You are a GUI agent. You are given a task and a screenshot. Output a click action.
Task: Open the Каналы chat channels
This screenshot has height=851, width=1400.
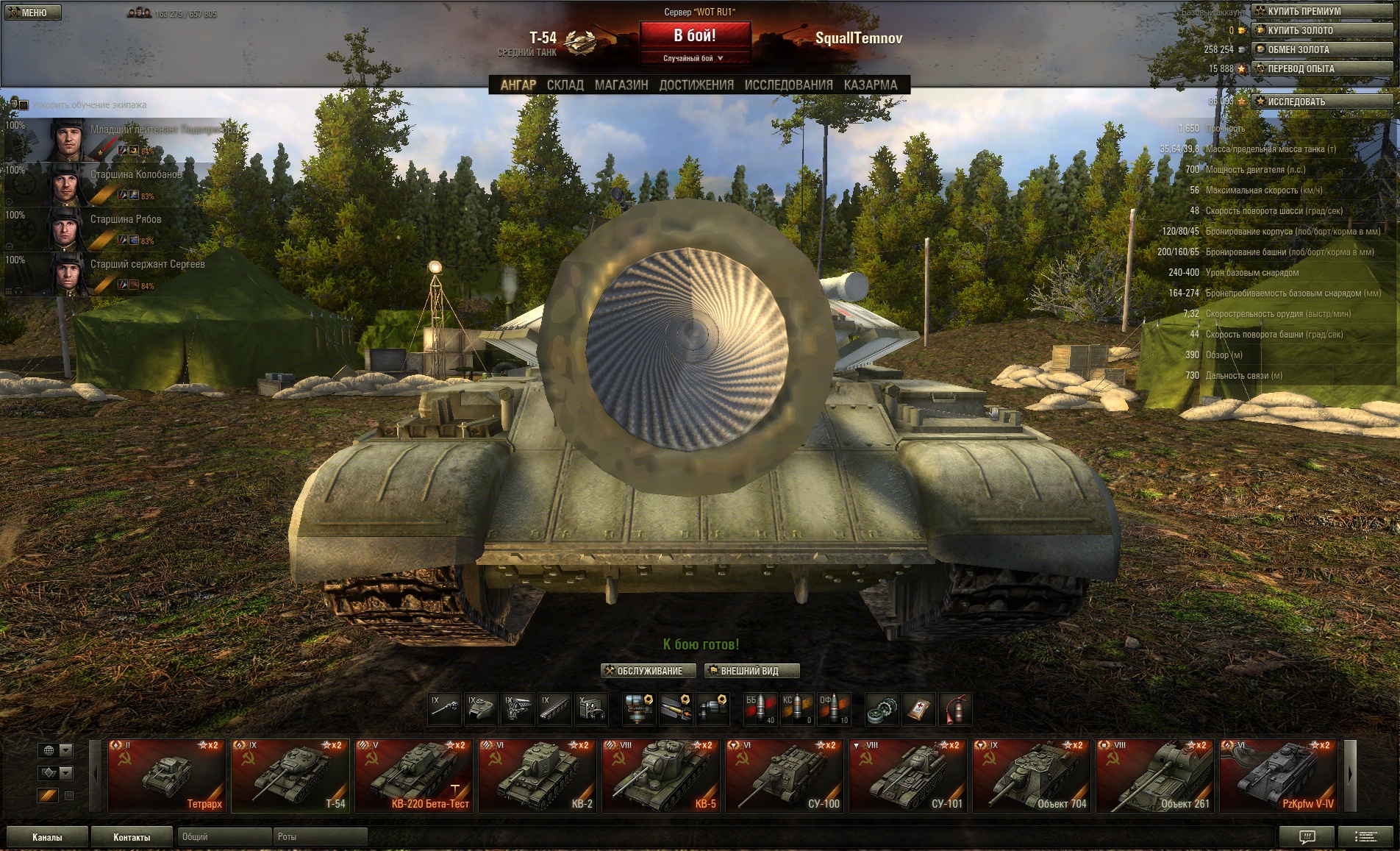click(x=47, y=837)
